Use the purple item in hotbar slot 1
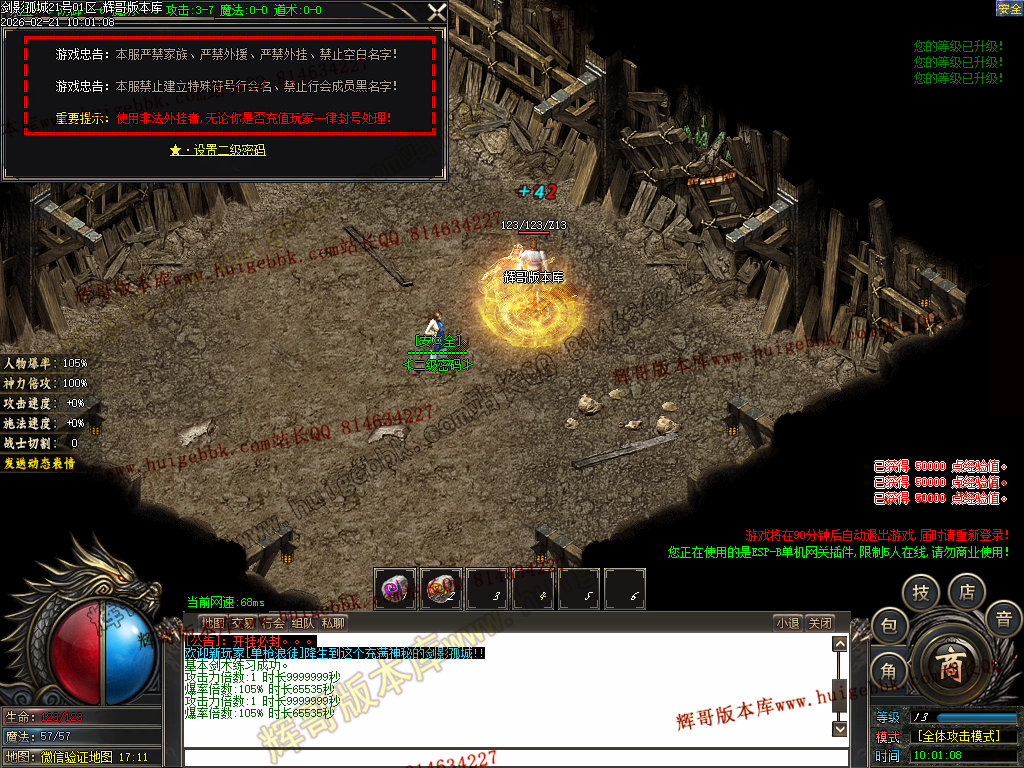Viewport: 1024px width, 768px height. (x=396, y=588)
